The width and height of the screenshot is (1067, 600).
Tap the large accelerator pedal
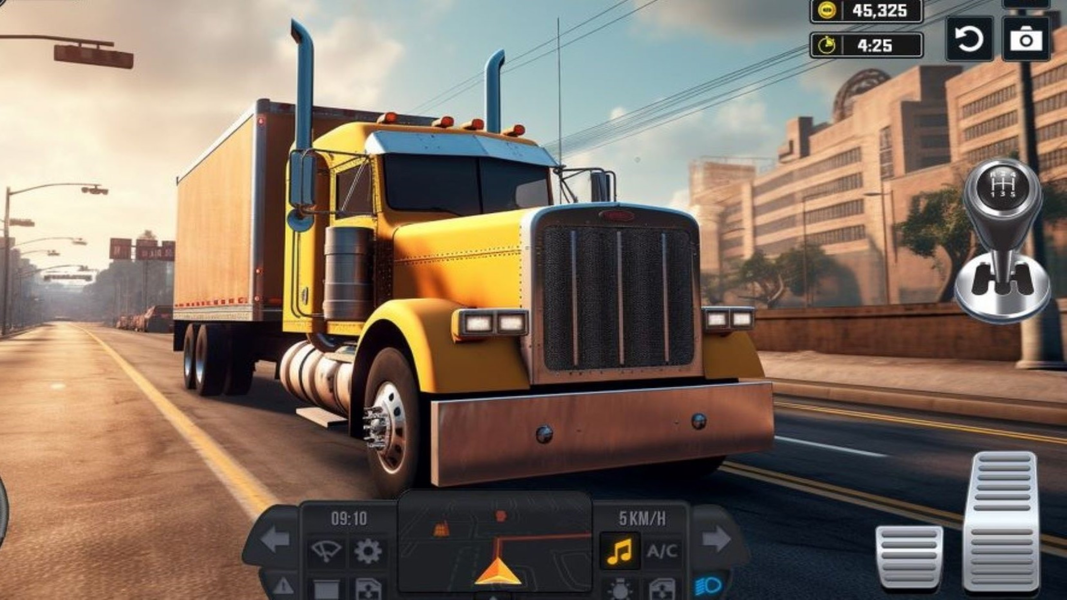[x=1000, y=520]
